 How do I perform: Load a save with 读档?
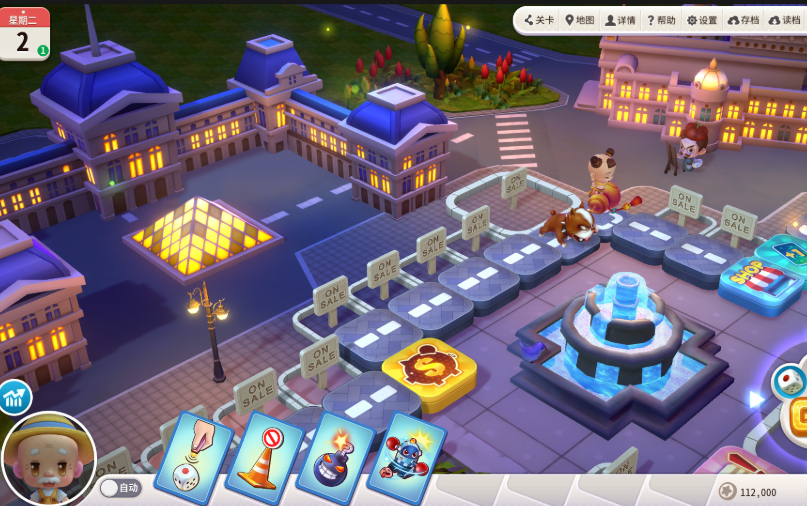pyautogui.click(x=784, y=20)
